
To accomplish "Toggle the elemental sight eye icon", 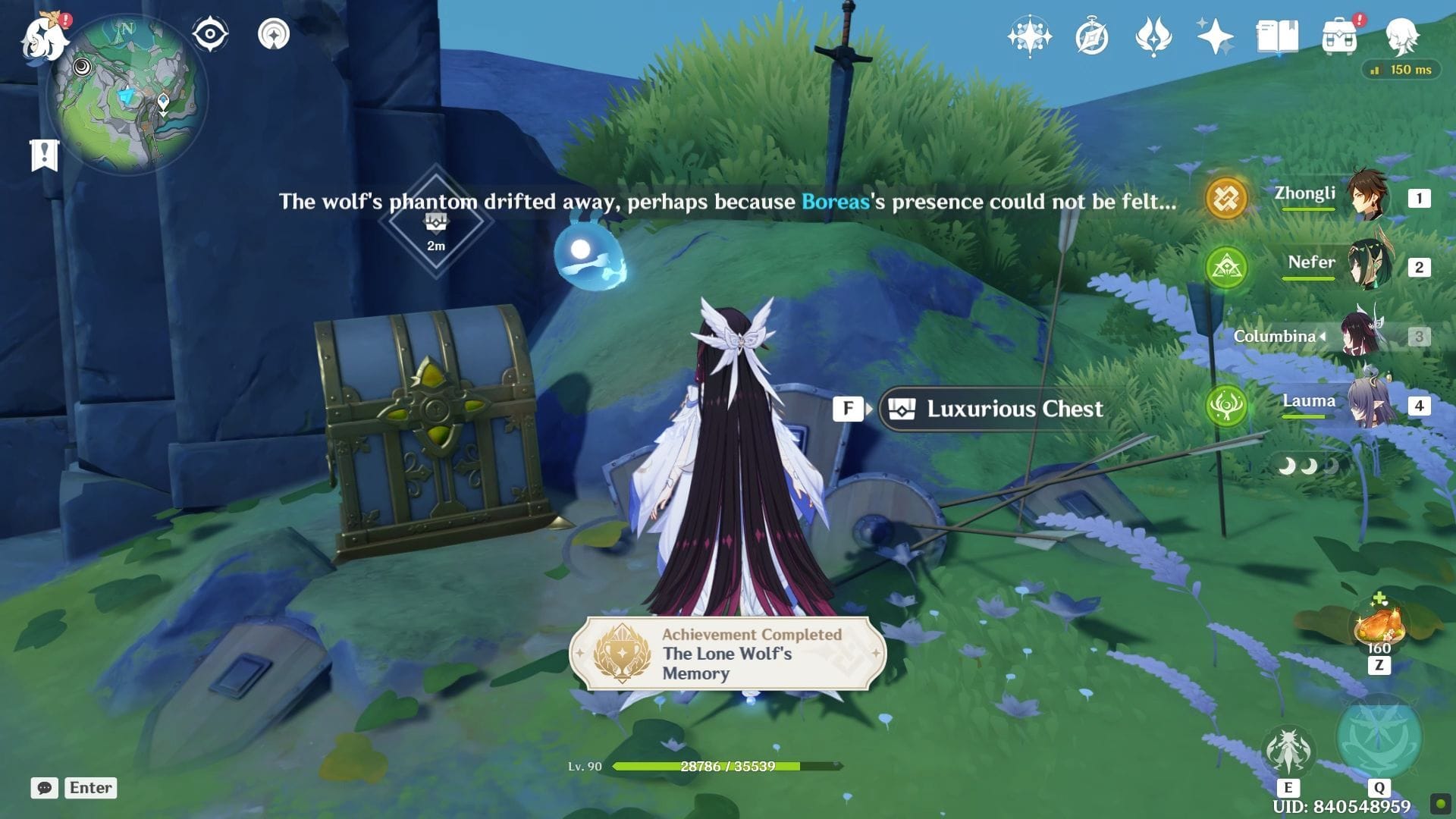I will pyautogui.click(x=210, y=35).
